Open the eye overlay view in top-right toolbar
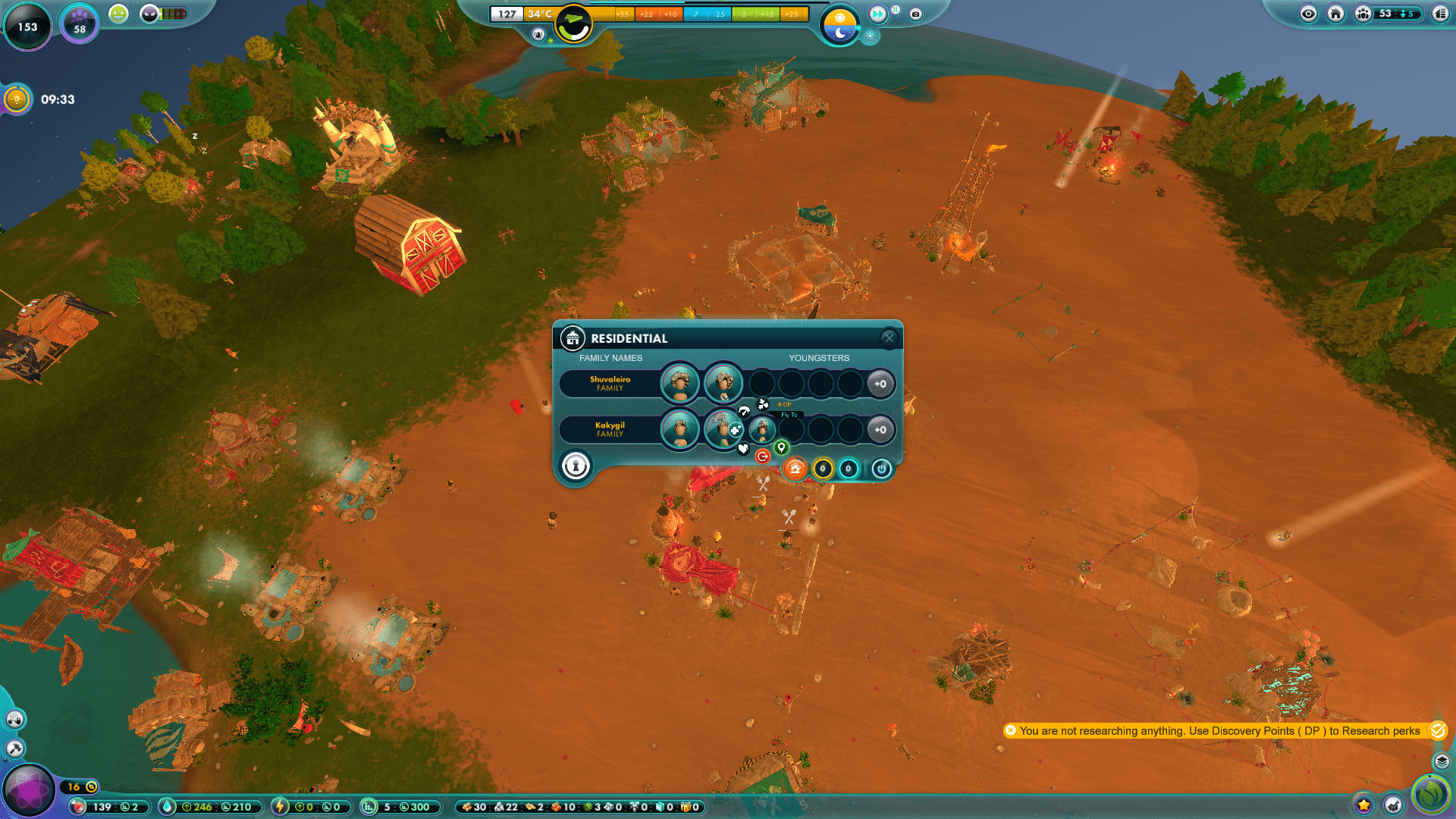This screenshot has width=1456, height=819. tap(1309, 14)
